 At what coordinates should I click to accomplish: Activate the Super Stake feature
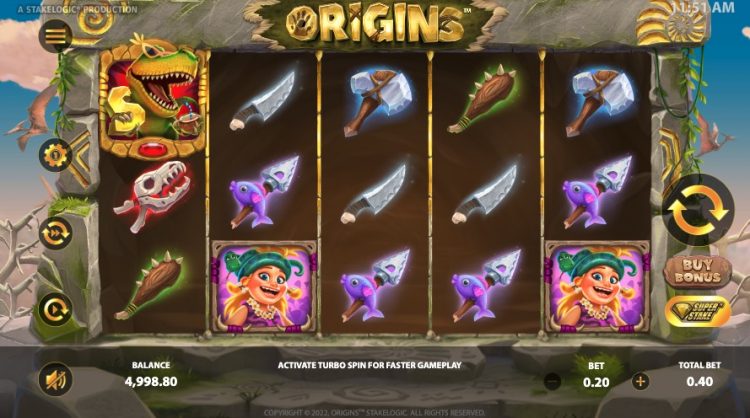click(x=697, y=312)
